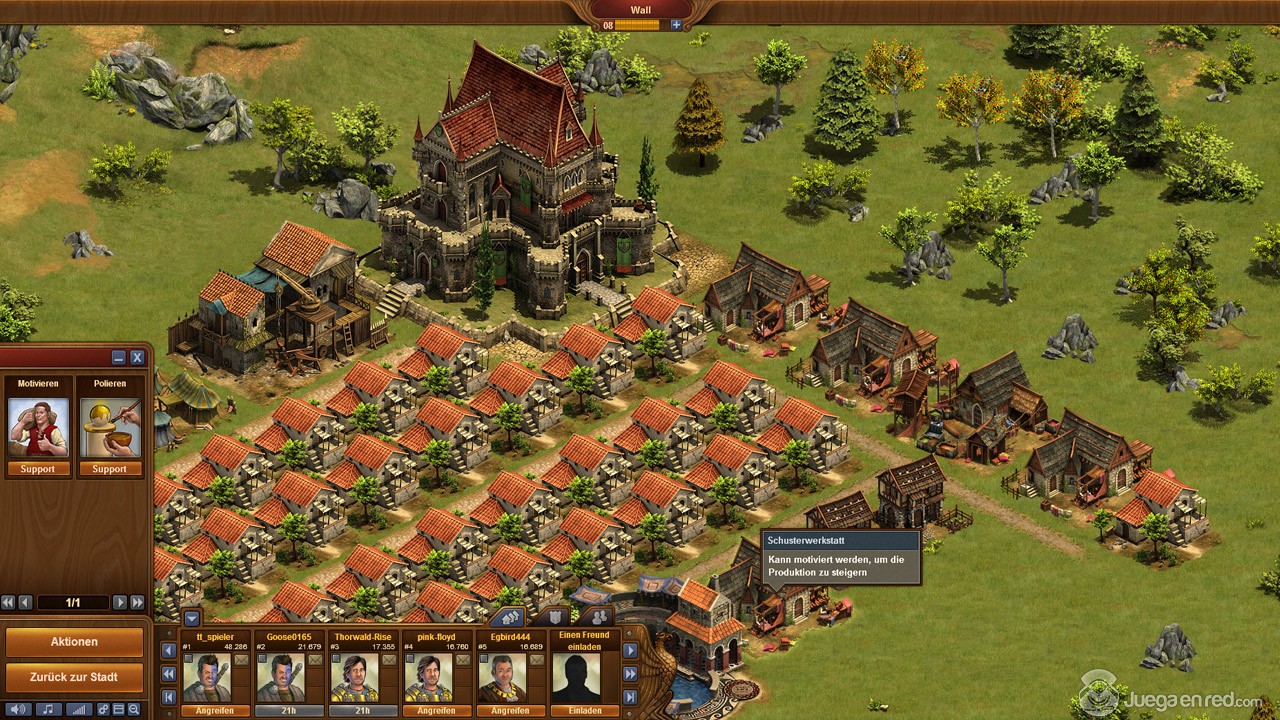1280x720 pixels.
Task: Click Zurück zur Stadt button
Action: [x=74, y=677]
